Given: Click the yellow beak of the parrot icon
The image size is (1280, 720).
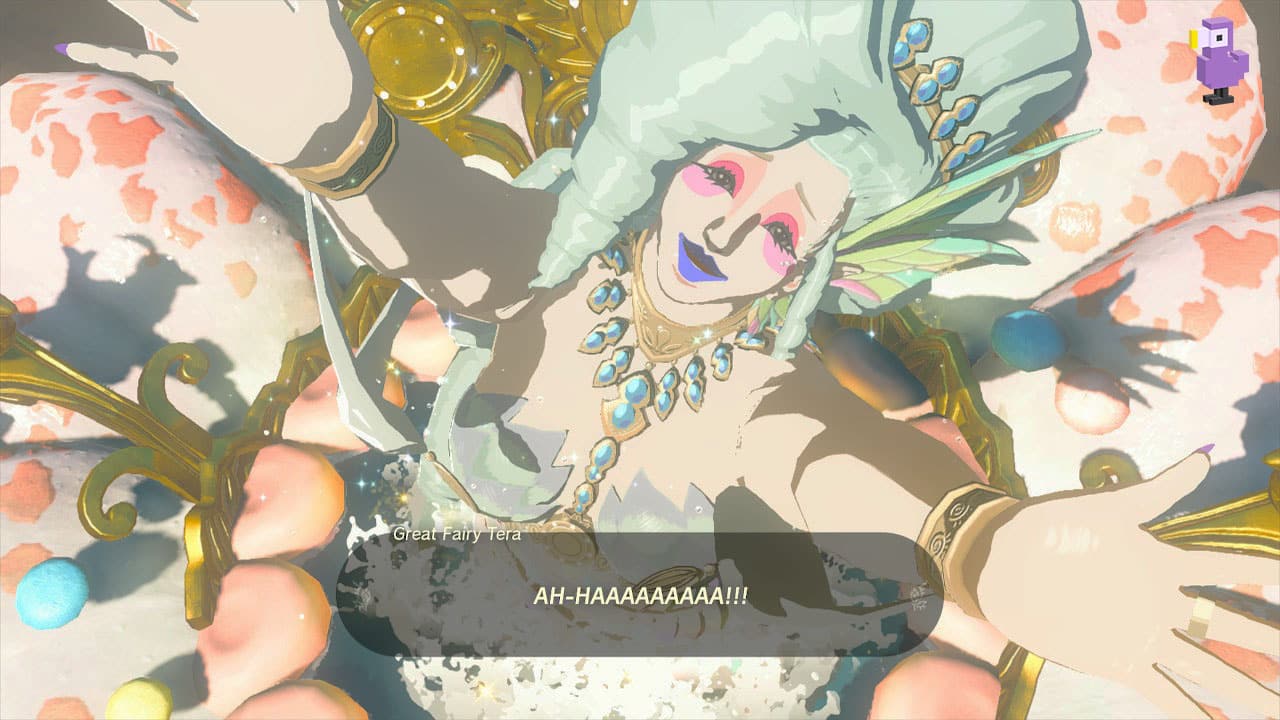Looking at the screenshot, I should click(x=1192, y=38).
